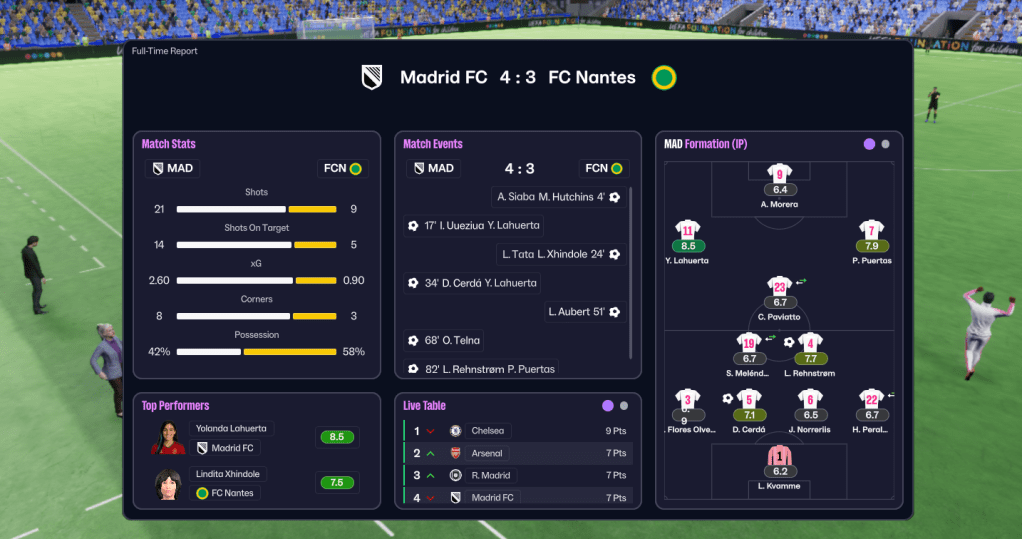
Task: Click the goalkeeper L. Kvamme shirt
Action: click(x=778, y=457)
